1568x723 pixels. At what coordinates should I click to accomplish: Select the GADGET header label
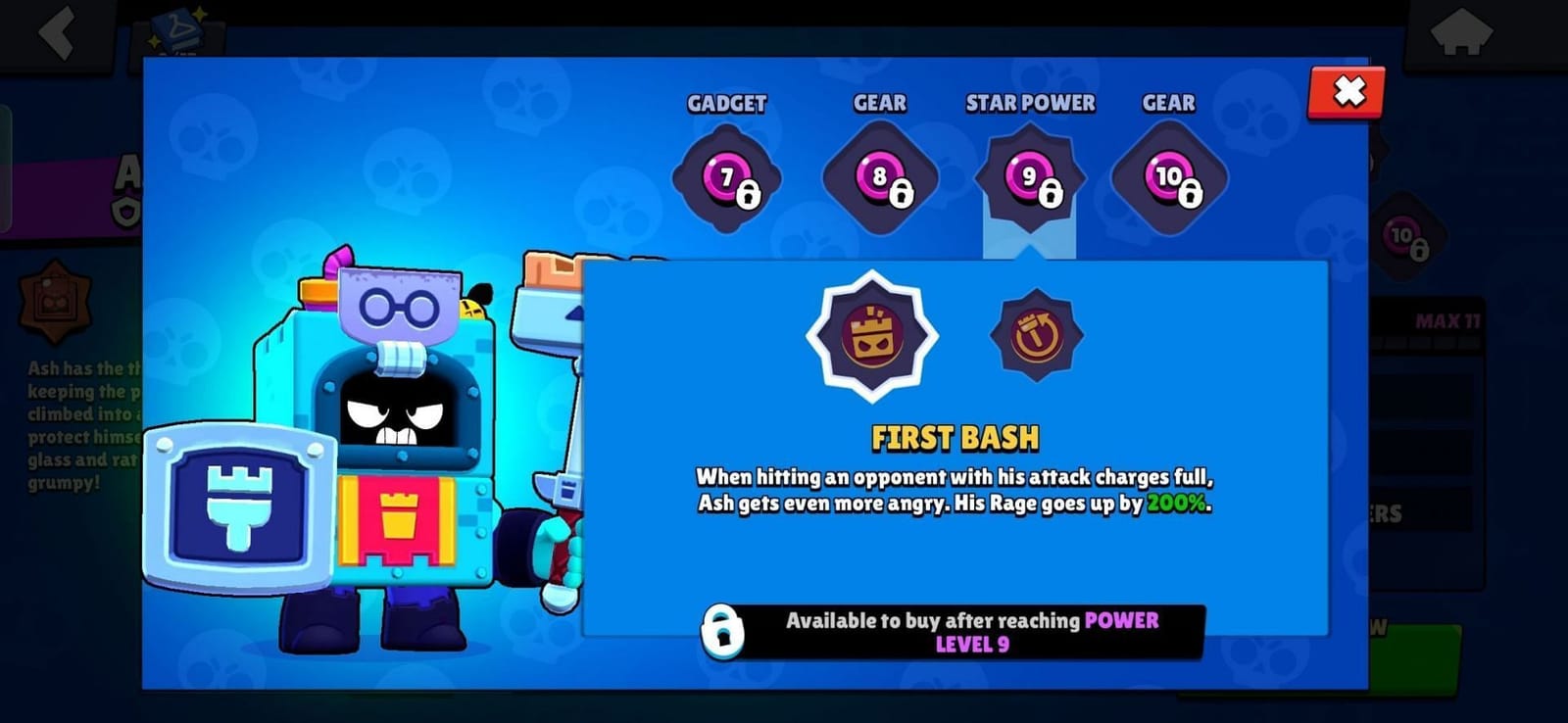[x=726, y=102]
